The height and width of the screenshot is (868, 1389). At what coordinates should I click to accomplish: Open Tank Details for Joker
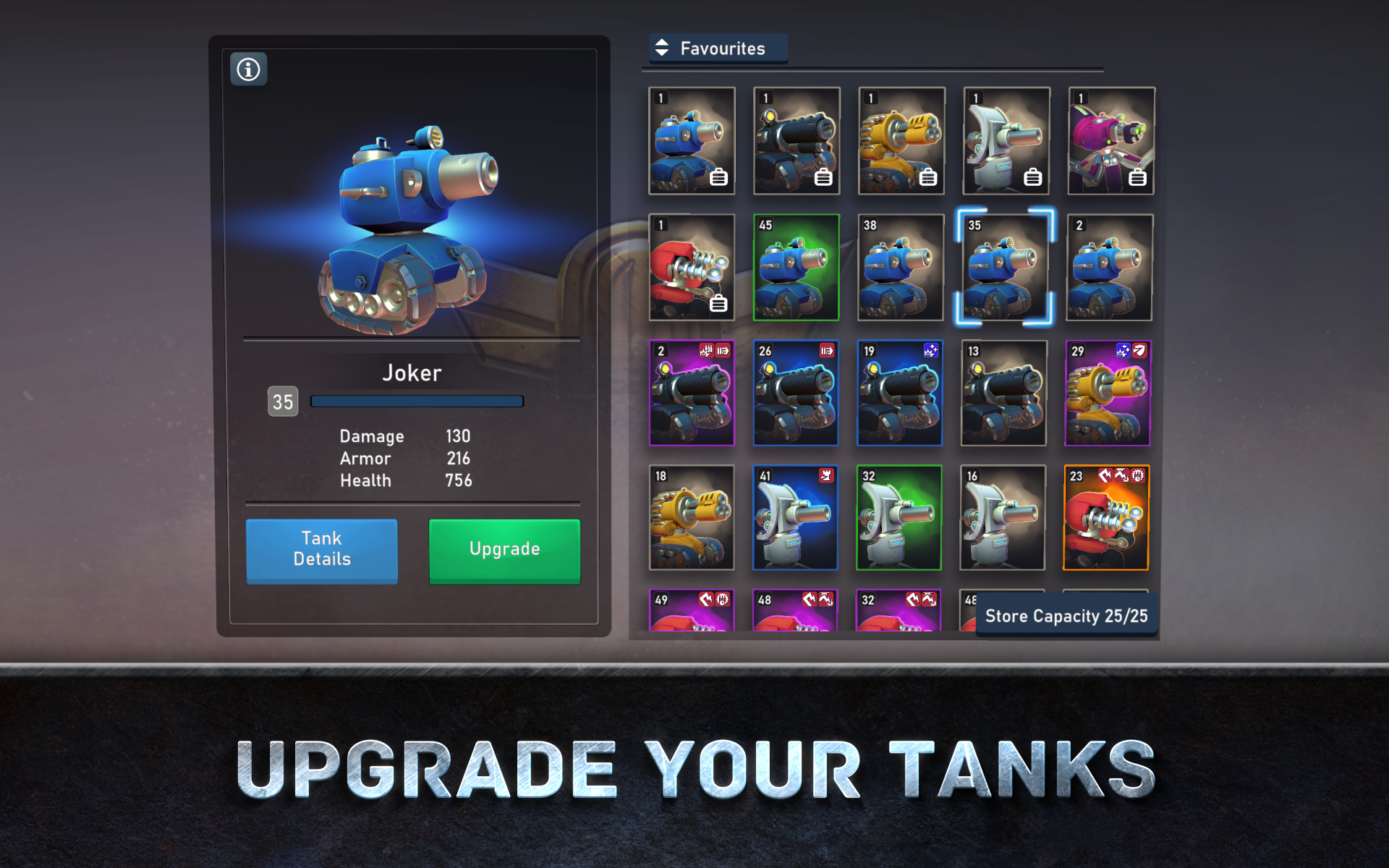point(322,550)
